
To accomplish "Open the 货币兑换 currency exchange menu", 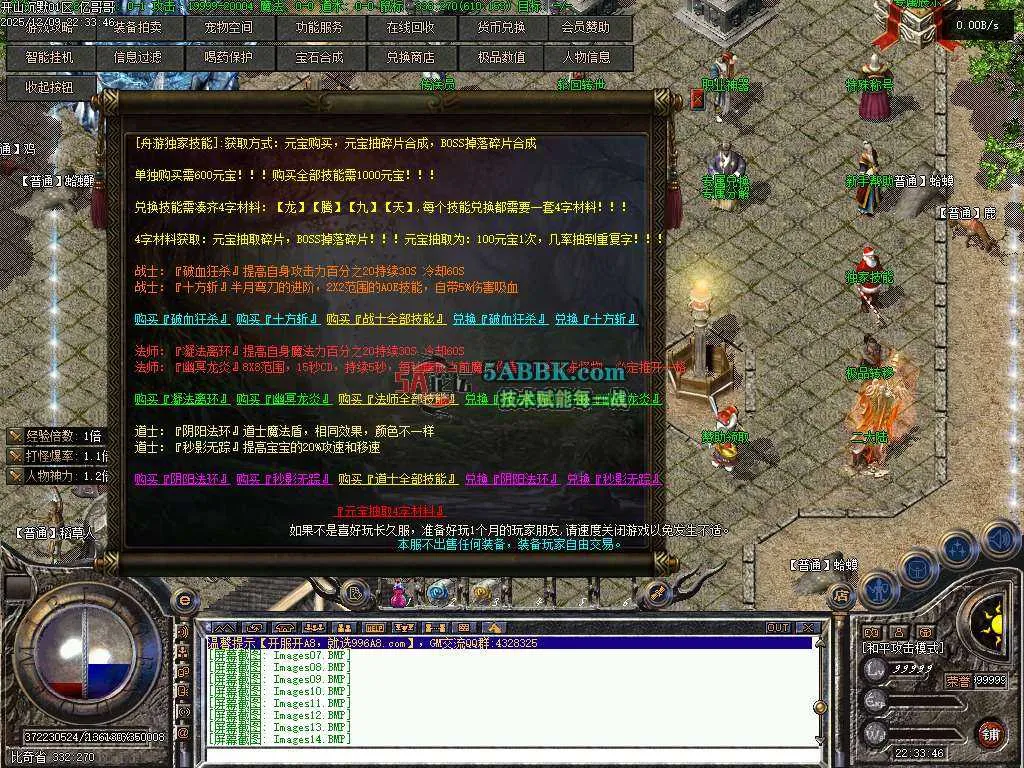I will 501,28.
